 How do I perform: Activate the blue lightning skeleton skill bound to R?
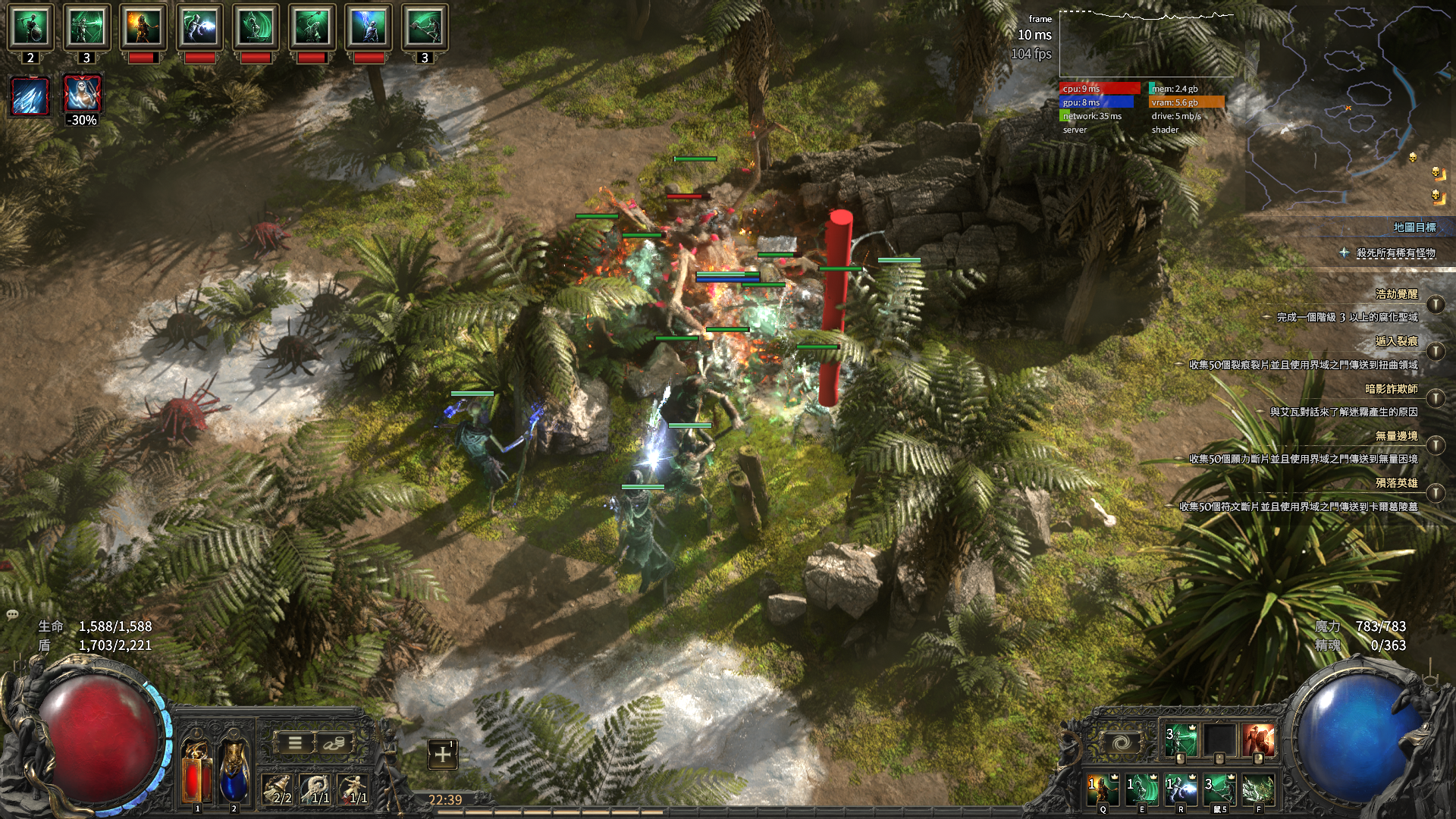1181,790
